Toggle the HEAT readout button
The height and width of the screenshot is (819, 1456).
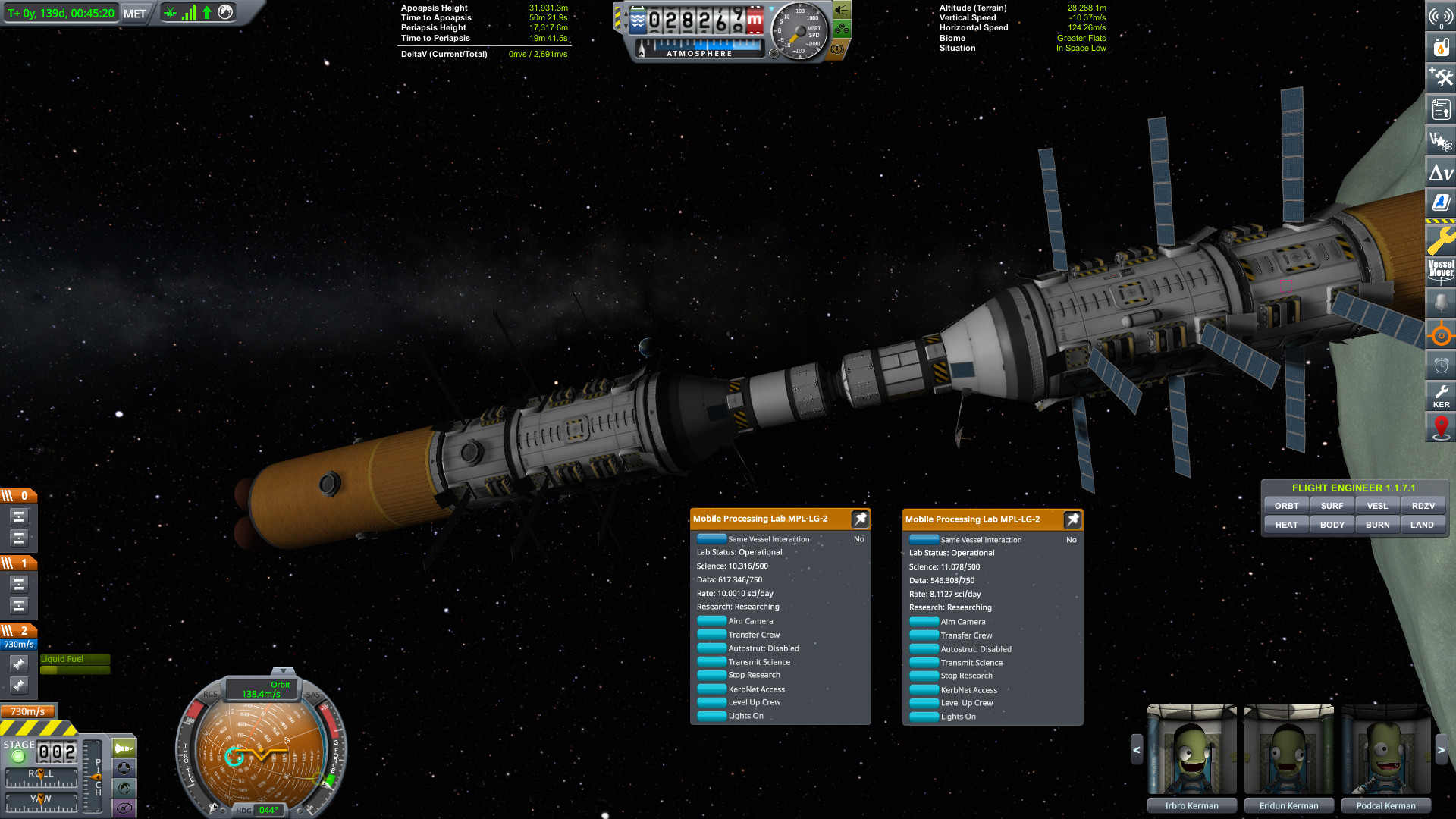point(1286,525)
